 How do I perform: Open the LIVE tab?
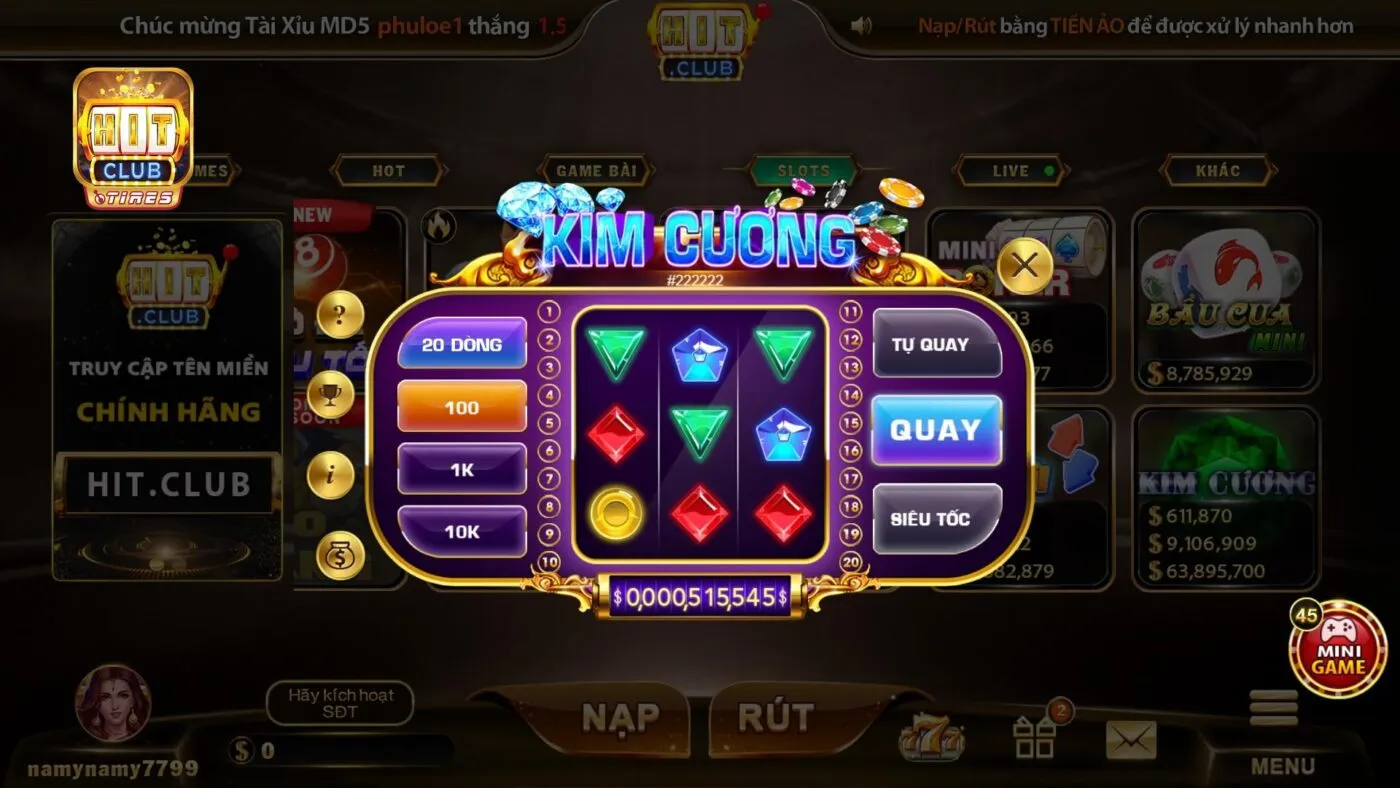coord(1009,170)
